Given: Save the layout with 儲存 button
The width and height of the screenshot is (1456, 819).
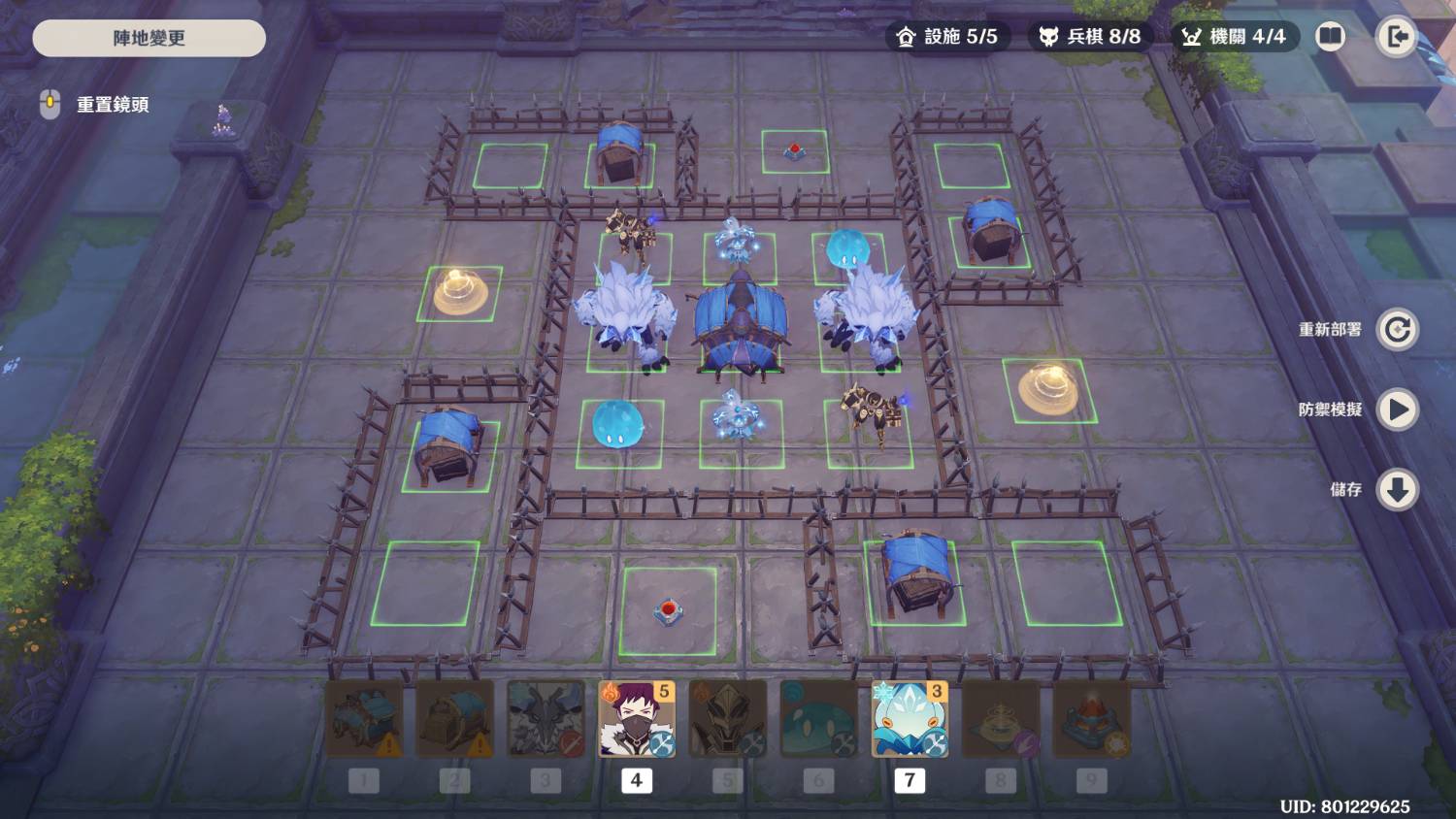Looking at the screenshot, I should pos(1397,490).
